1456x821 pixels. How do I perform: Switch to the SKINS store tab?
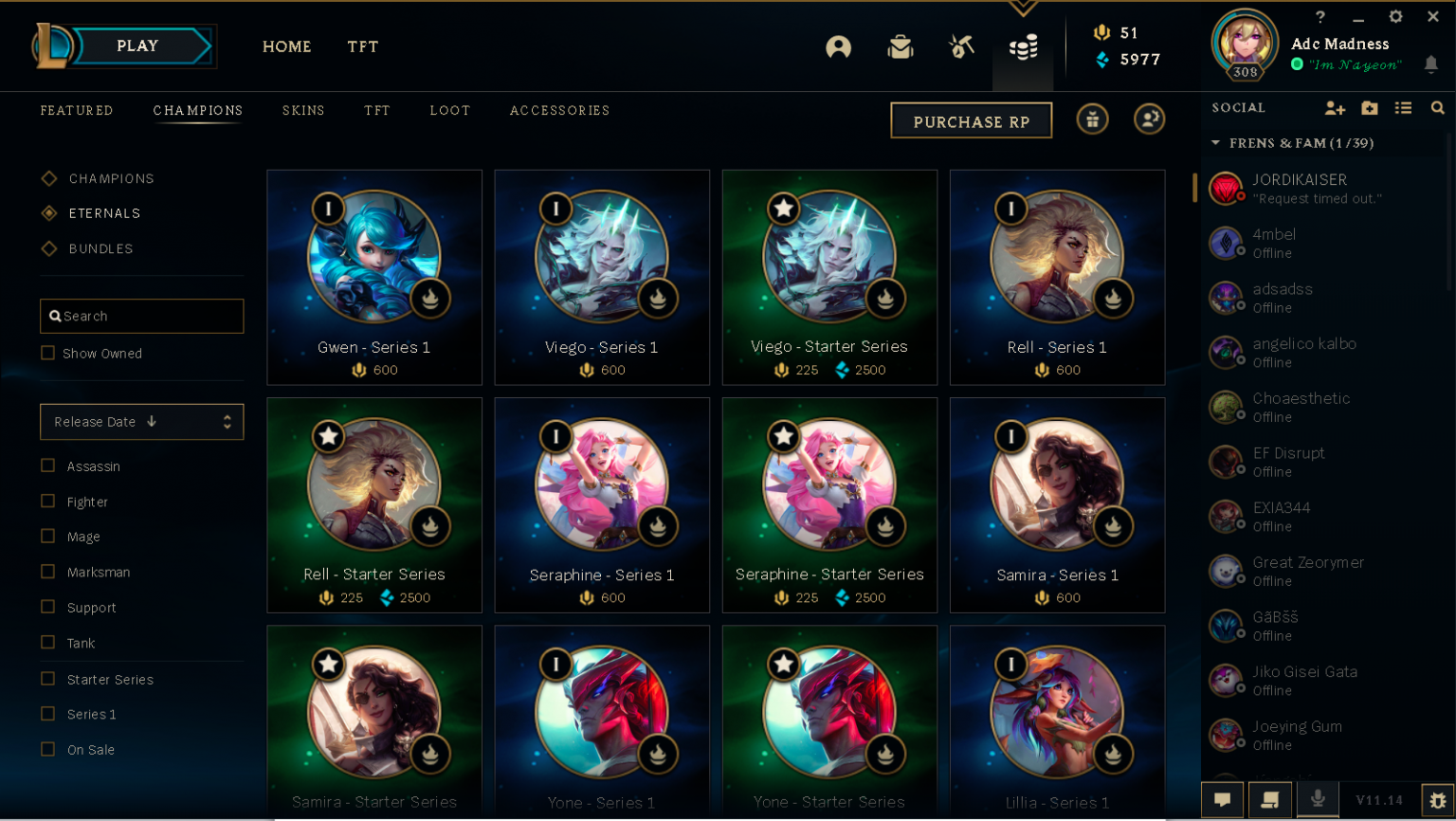click(x=303, y=111)
